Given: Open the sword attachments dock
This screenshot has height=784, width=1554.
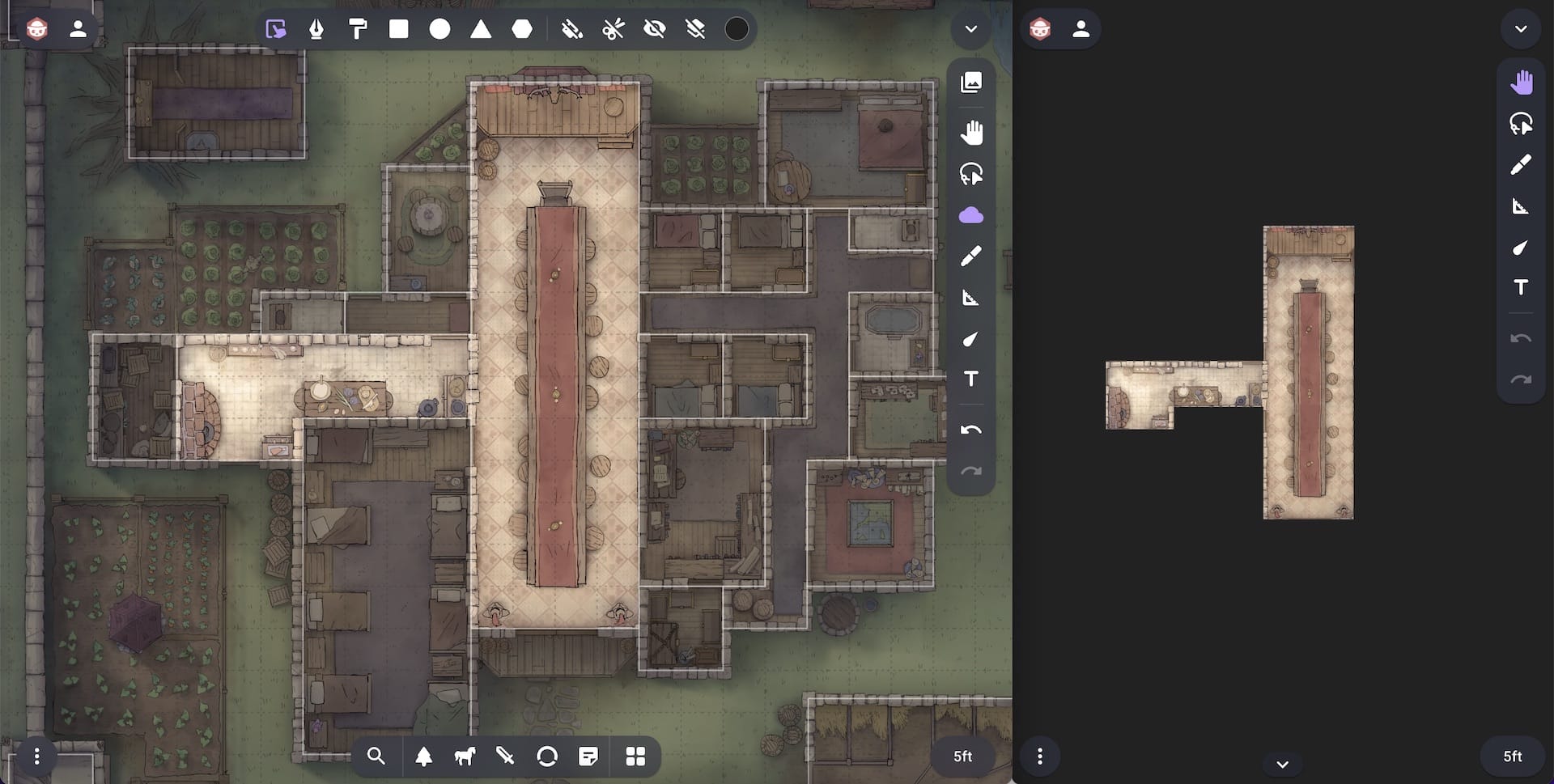Looking at the screenshot, I should [x=505, y=756].
